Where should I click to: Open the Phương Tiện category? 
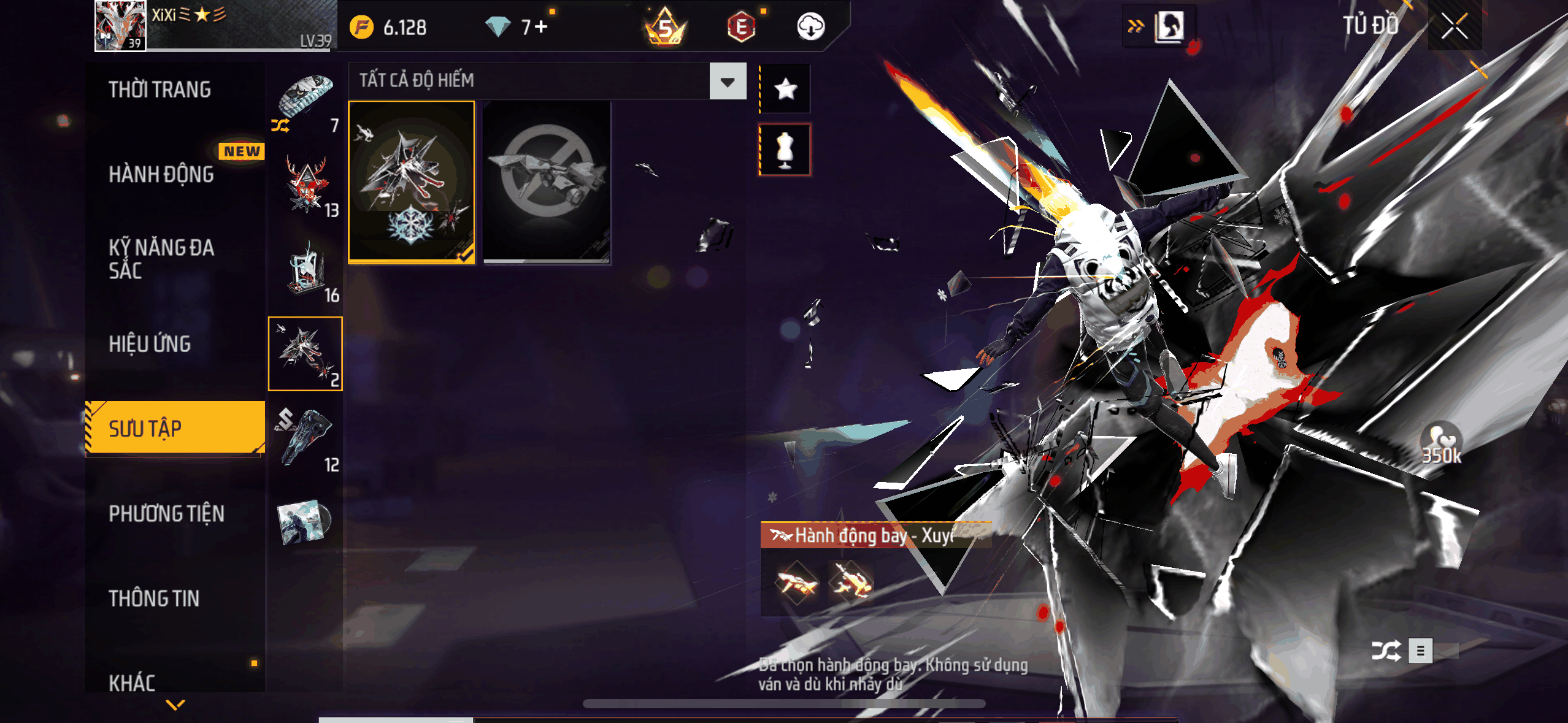(166, 513)
